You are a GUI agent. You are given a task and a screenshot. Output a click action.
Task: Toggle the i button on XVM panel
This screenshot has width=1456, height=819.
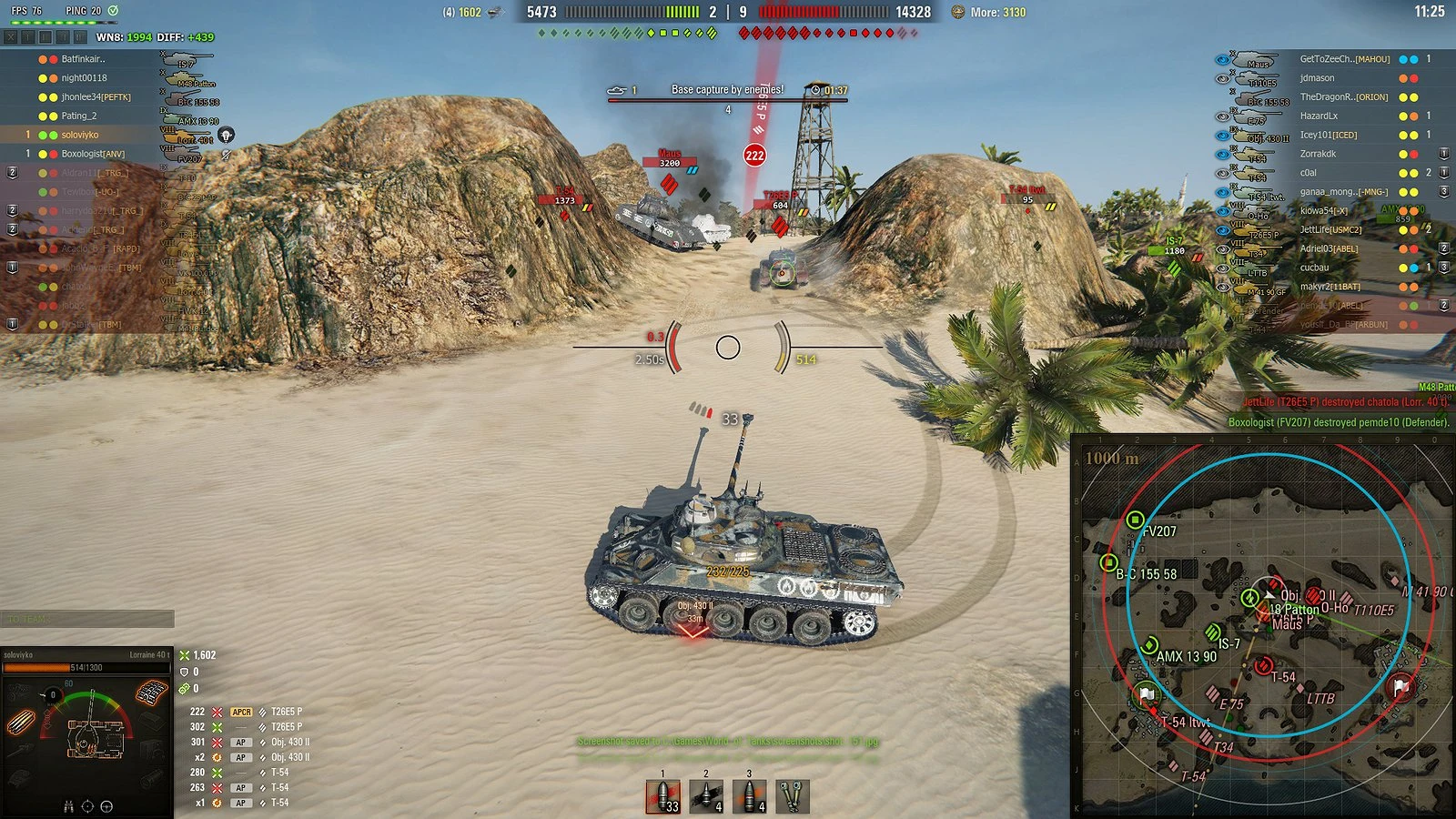pyautogui.click(x=28, y=37)
